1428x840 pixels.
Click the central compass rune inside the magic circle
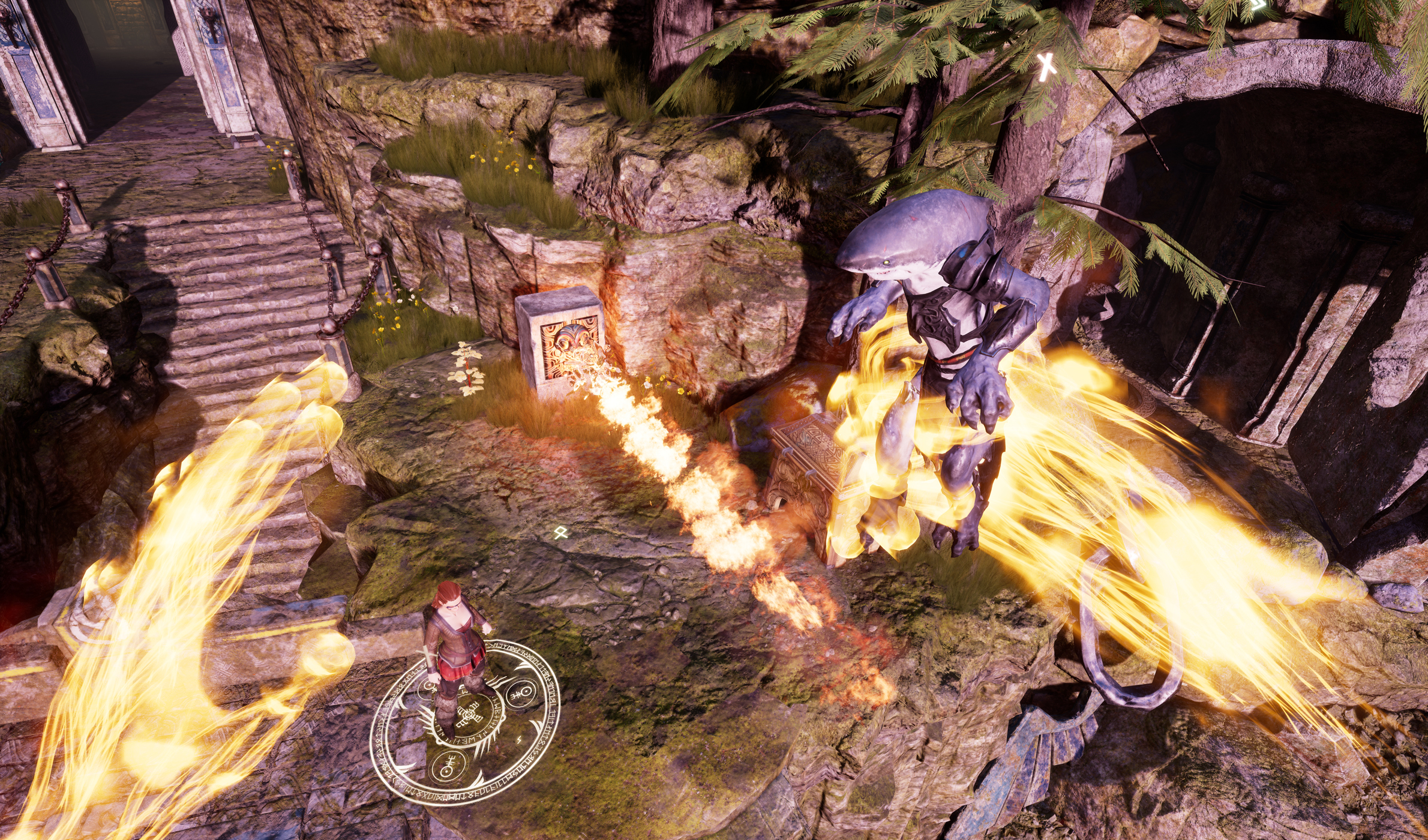470,713
